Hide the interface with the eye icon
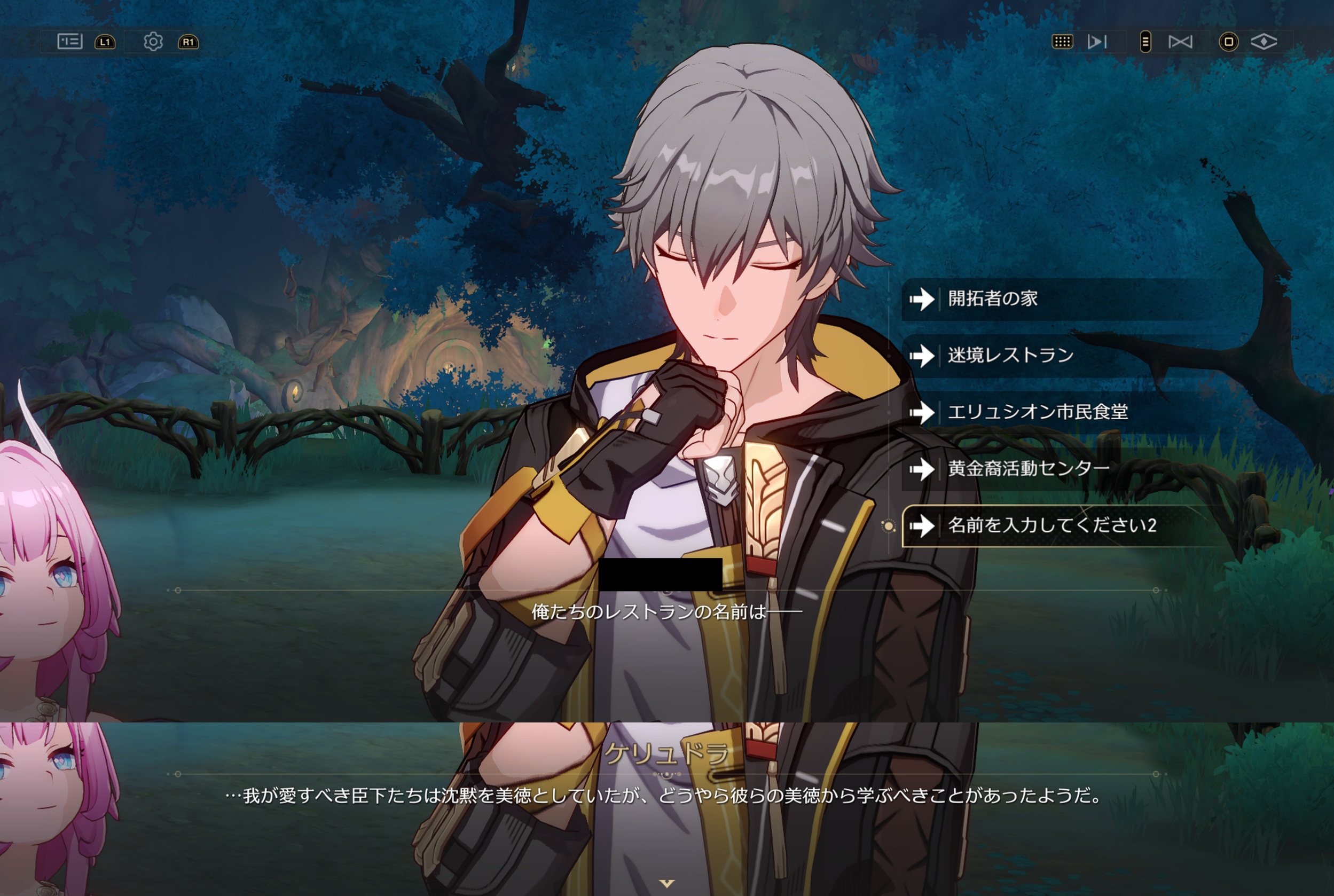The image size is (1334, 896). point(1264,42)
